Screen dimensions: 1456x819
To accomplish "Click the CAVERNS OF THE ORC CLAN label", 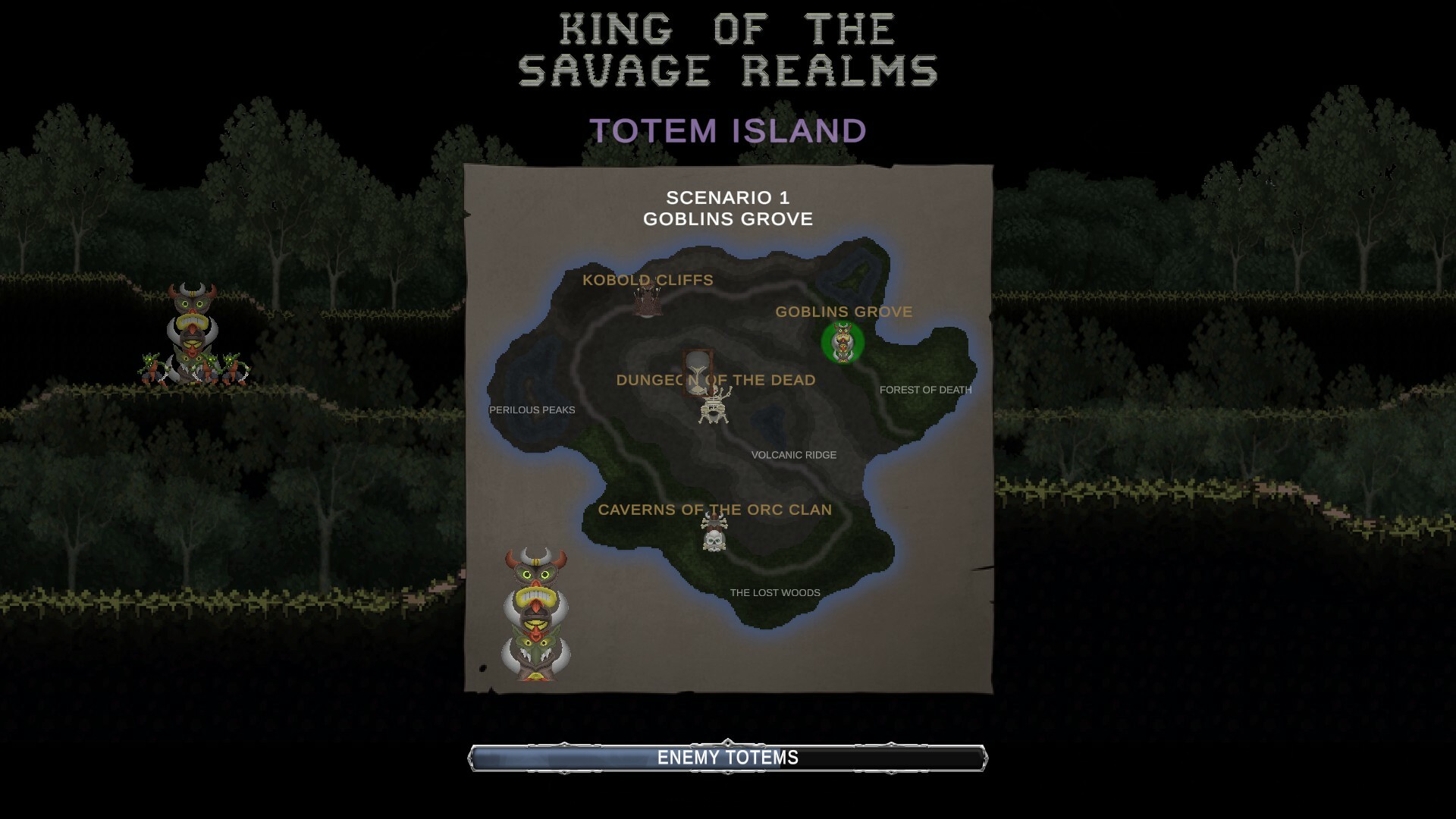I will [715, 510].
